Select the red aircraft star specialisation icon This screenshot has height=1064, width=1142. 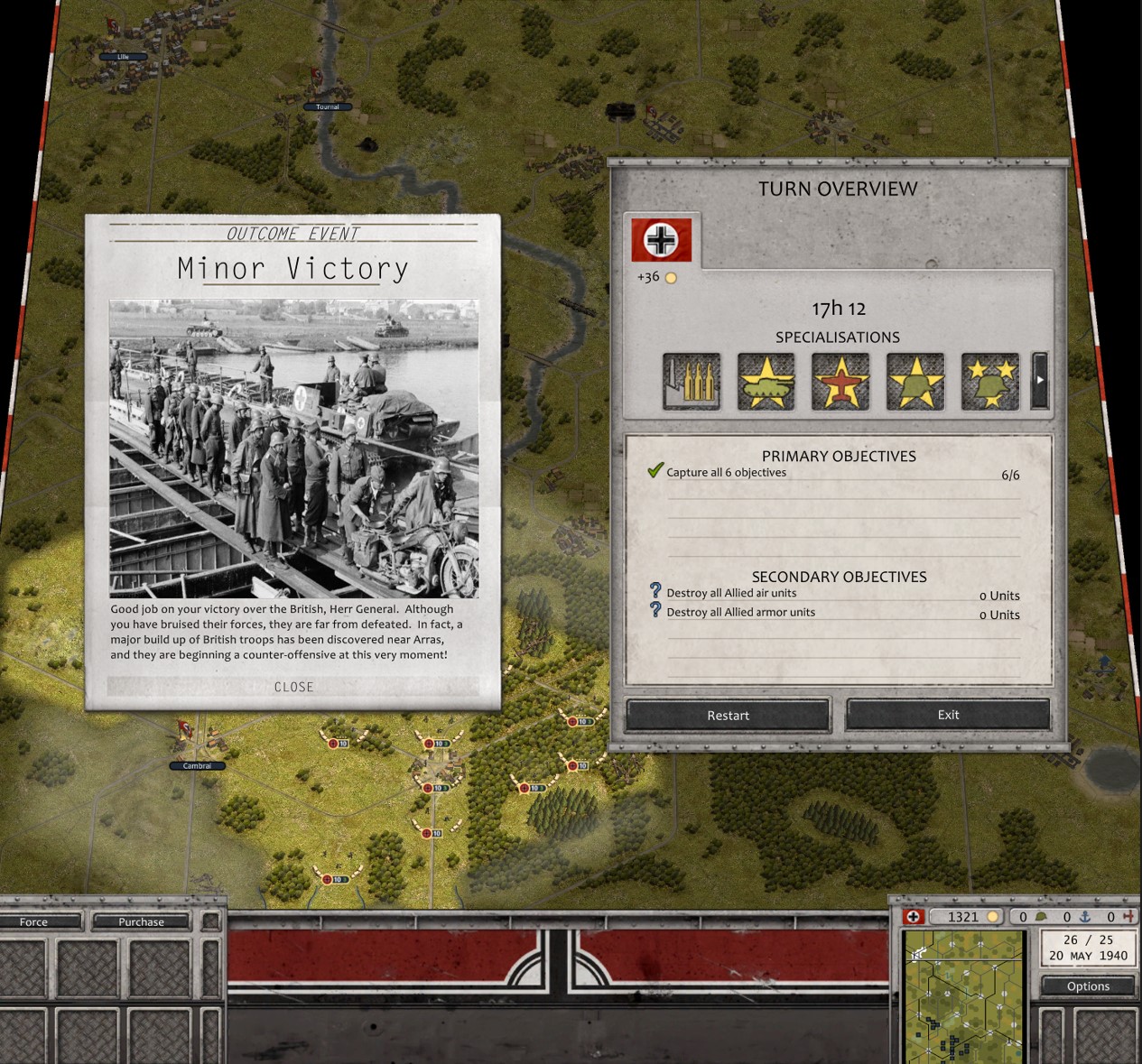(840, 381)
